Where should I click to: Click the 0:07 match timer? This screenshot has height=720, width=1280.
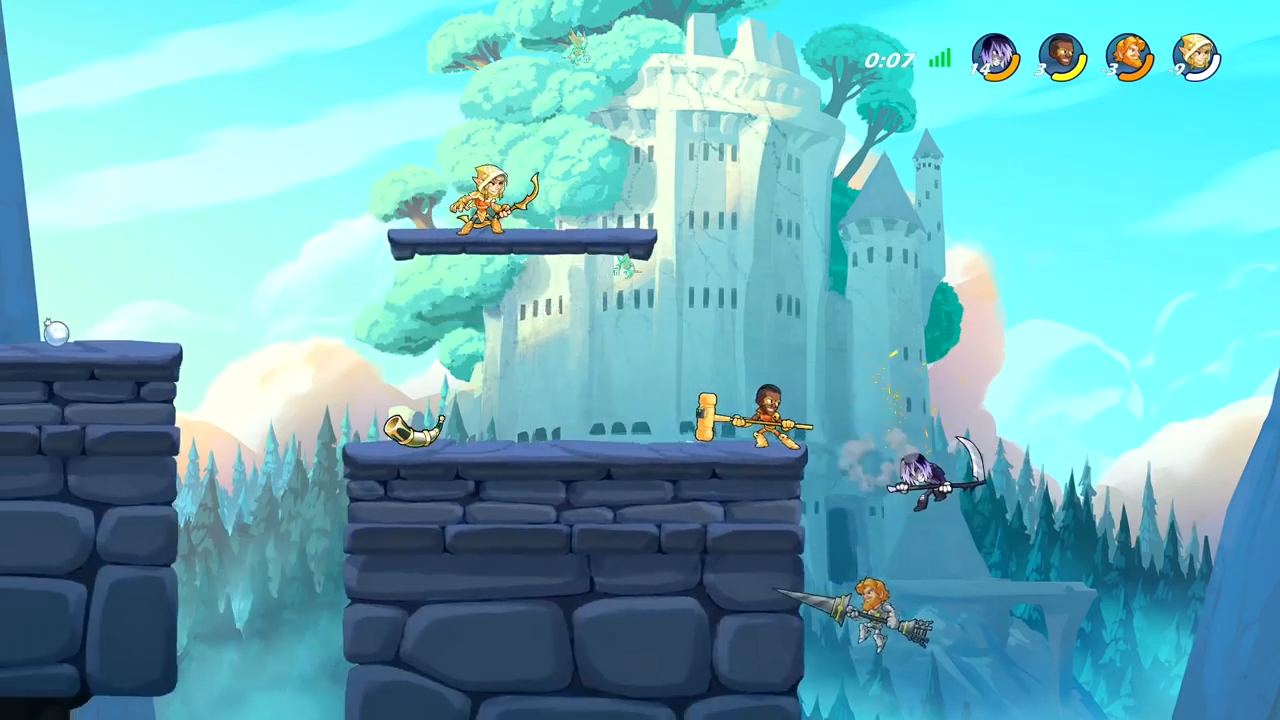pos(888,60)
